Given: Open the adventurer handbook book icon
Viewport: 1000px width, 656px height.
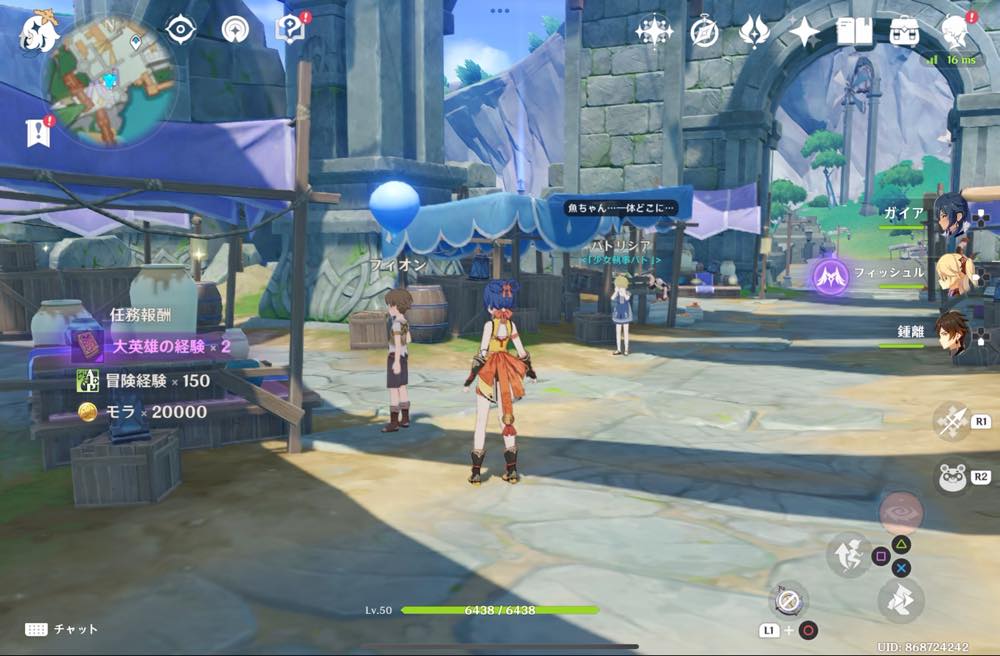Looking at the screenshot, I should (854, 32).
